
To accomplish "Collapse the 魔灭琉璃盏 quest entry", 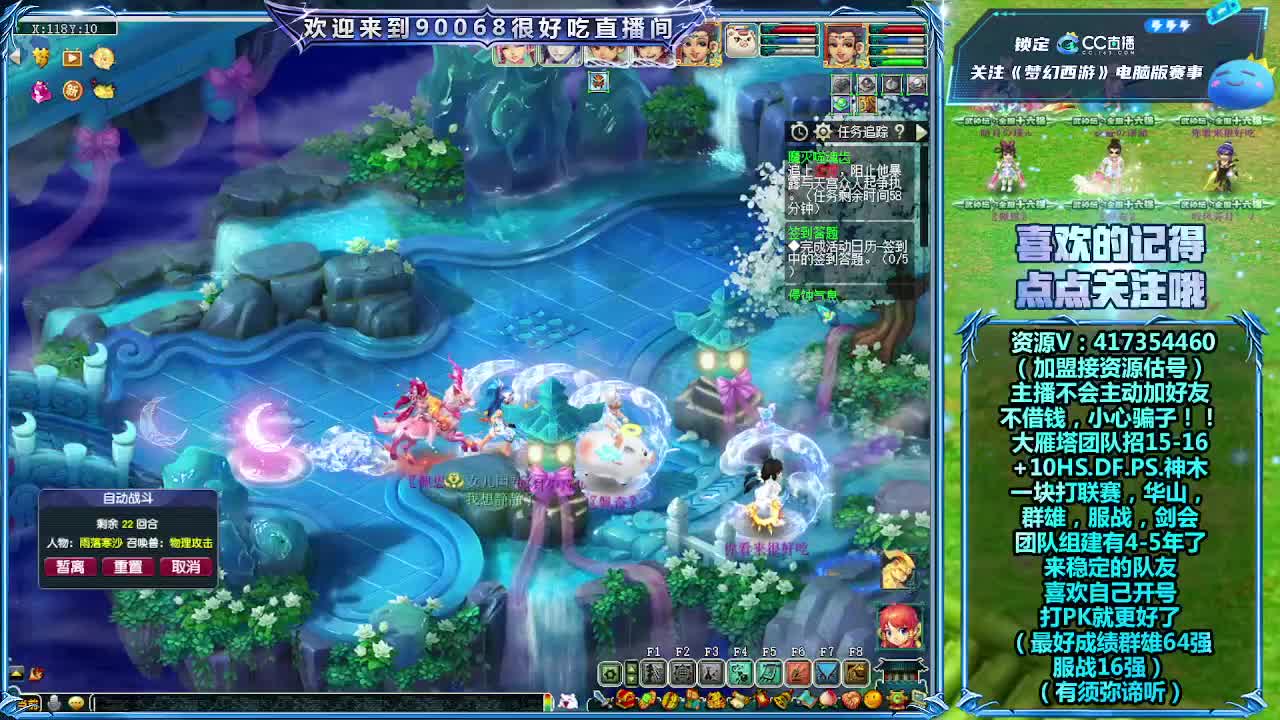I will point(820,157).
